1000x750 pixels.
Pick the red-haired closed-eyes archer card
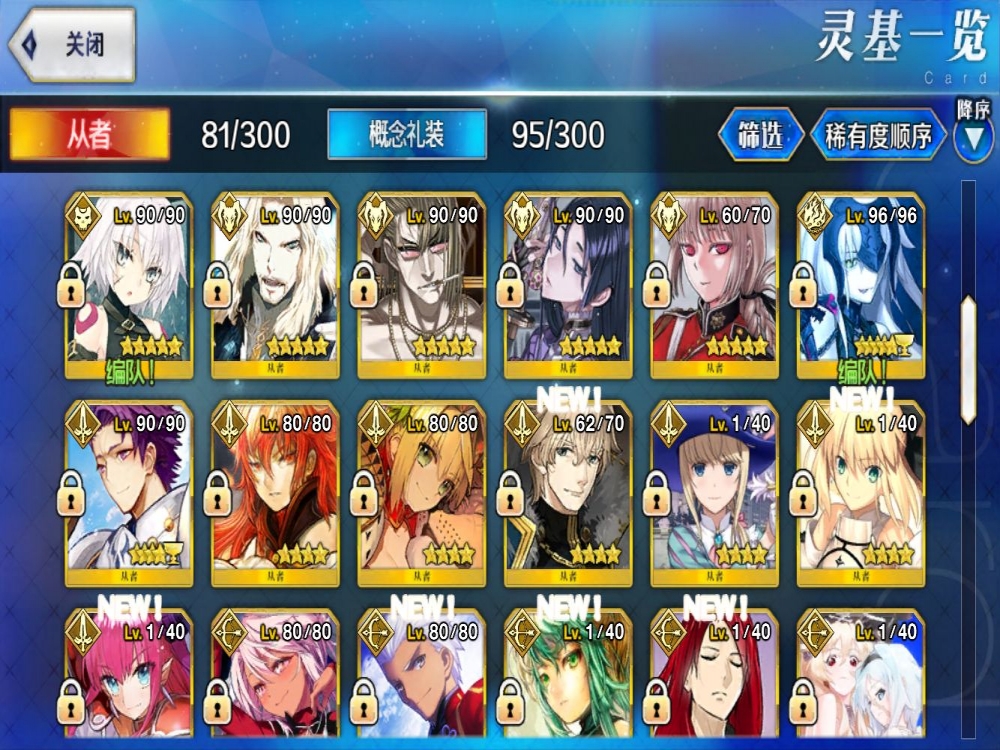pos(714,680)
